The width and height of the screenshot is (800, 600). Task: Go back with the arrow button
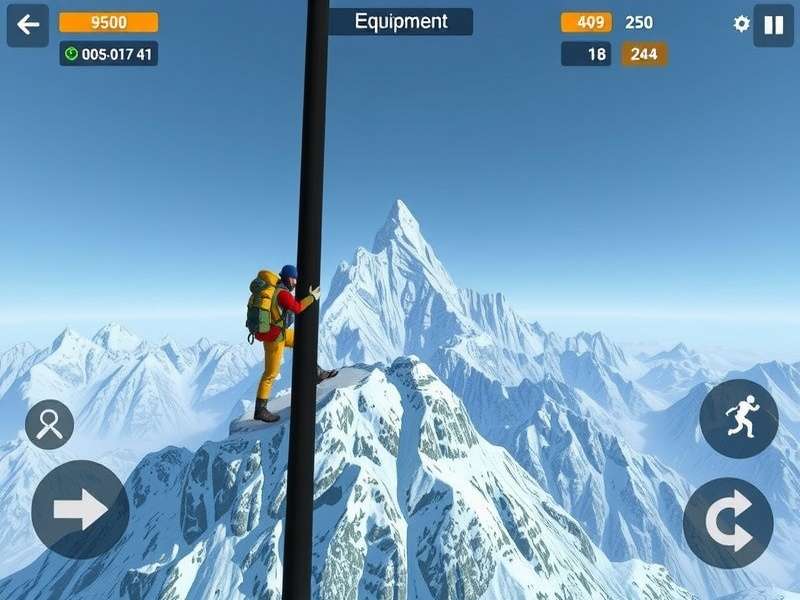point(28,25)
